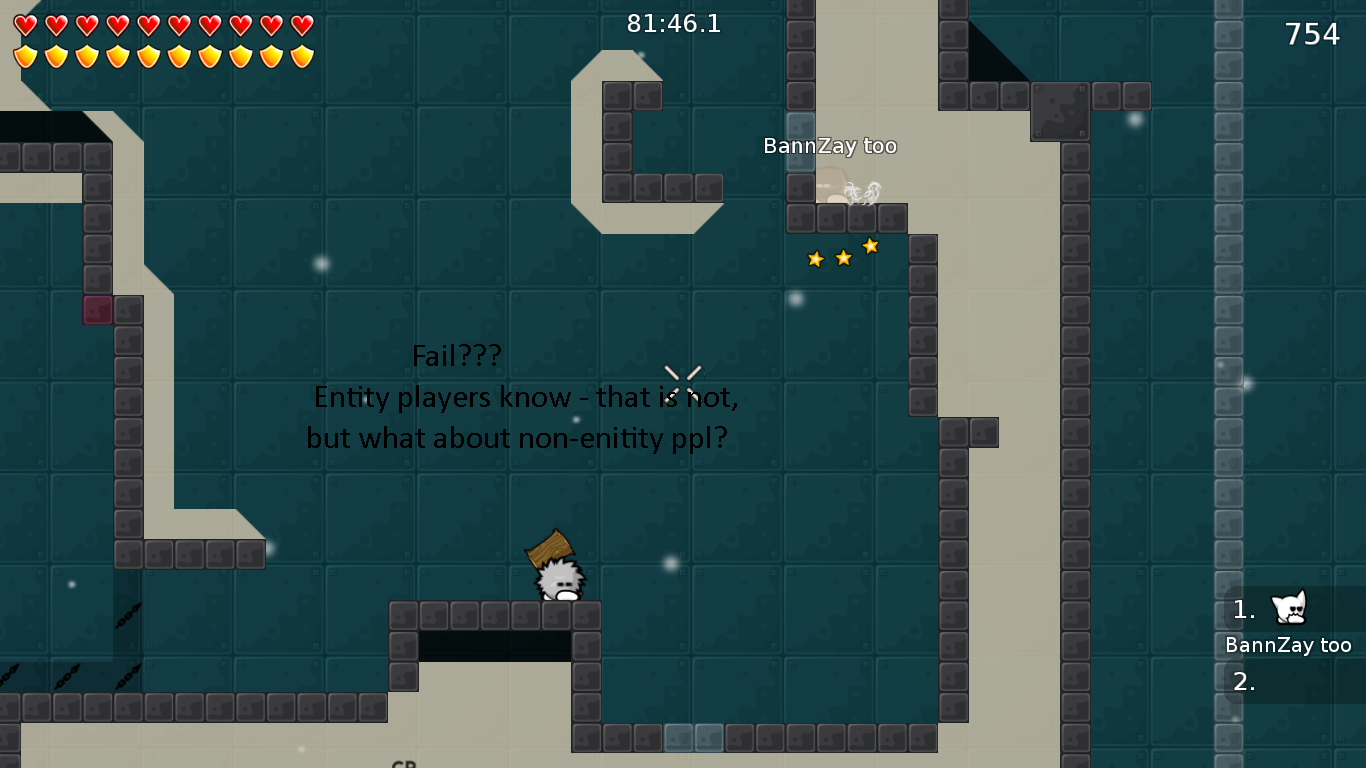Image resolution: width=1366 pixels, height=768 pixels.
Task: Select the highest gold star above the wall
Action: click(x=869, y=245)
